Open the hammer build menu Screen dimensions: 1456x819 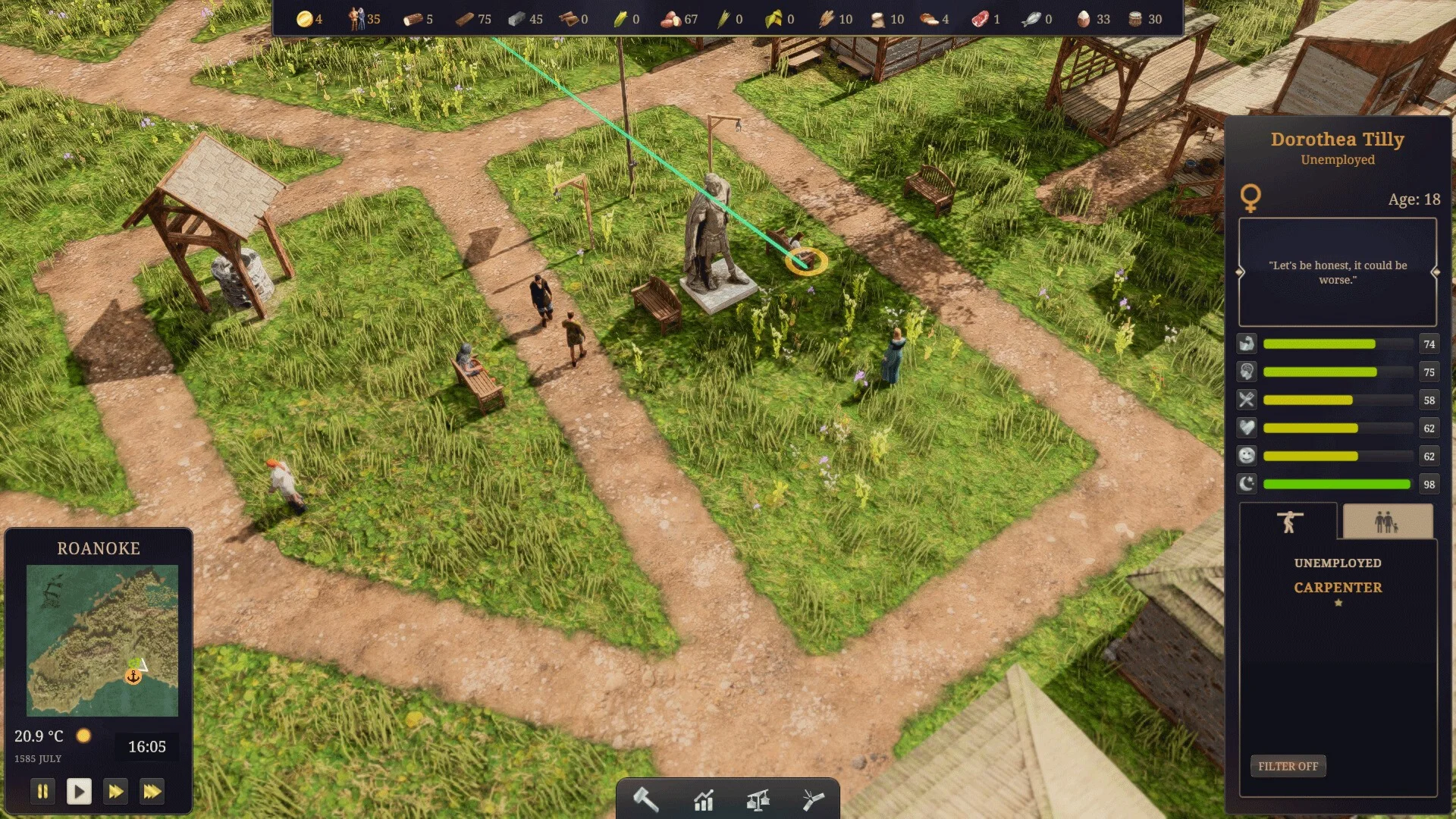tap(646, 799)
